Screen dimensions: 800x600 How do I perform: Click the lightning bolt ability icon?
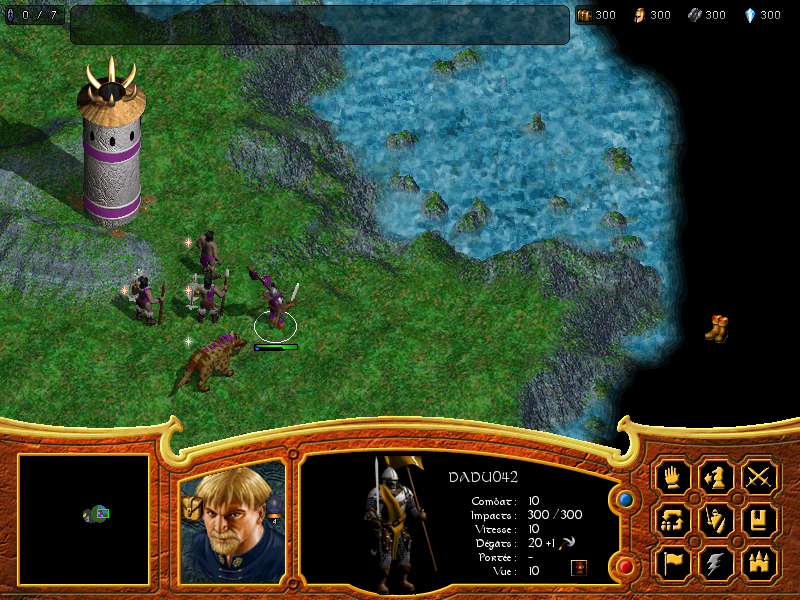click(716, 564)
